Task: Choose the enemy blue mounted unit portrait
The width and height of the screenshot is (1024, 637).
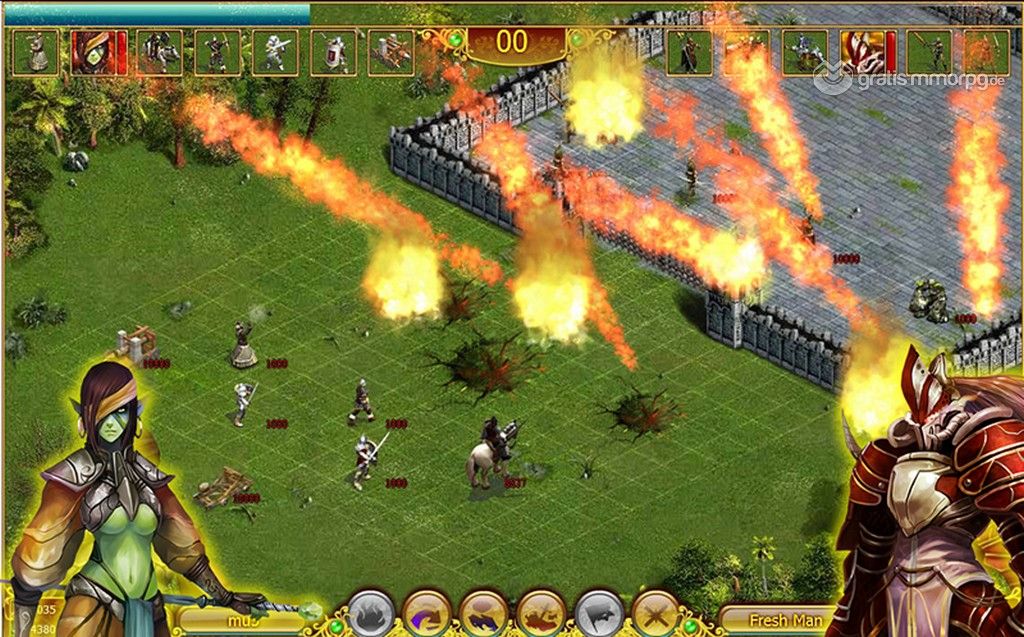Action: point(804,52)
